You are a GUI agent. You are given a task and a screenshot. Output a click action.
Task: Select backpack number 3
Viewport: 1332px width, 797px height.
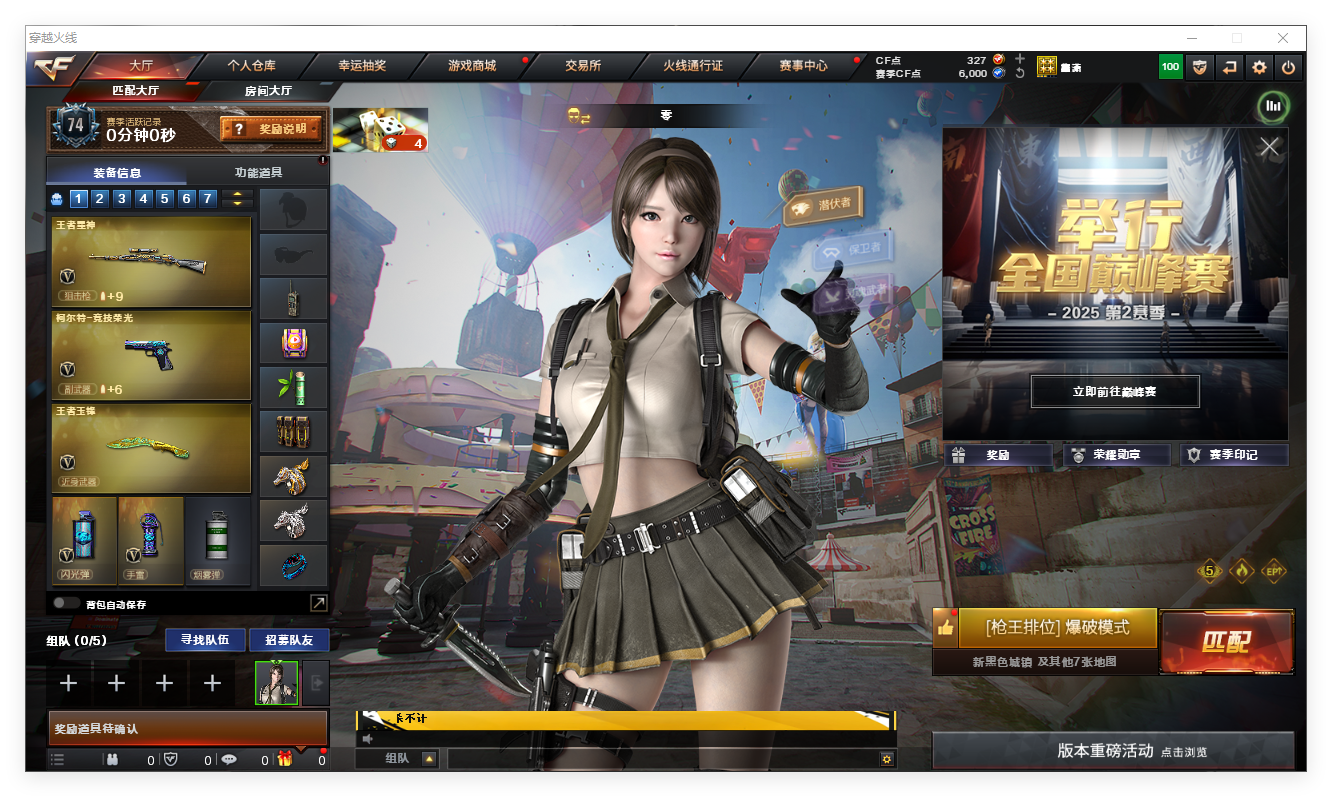[122, 199]
